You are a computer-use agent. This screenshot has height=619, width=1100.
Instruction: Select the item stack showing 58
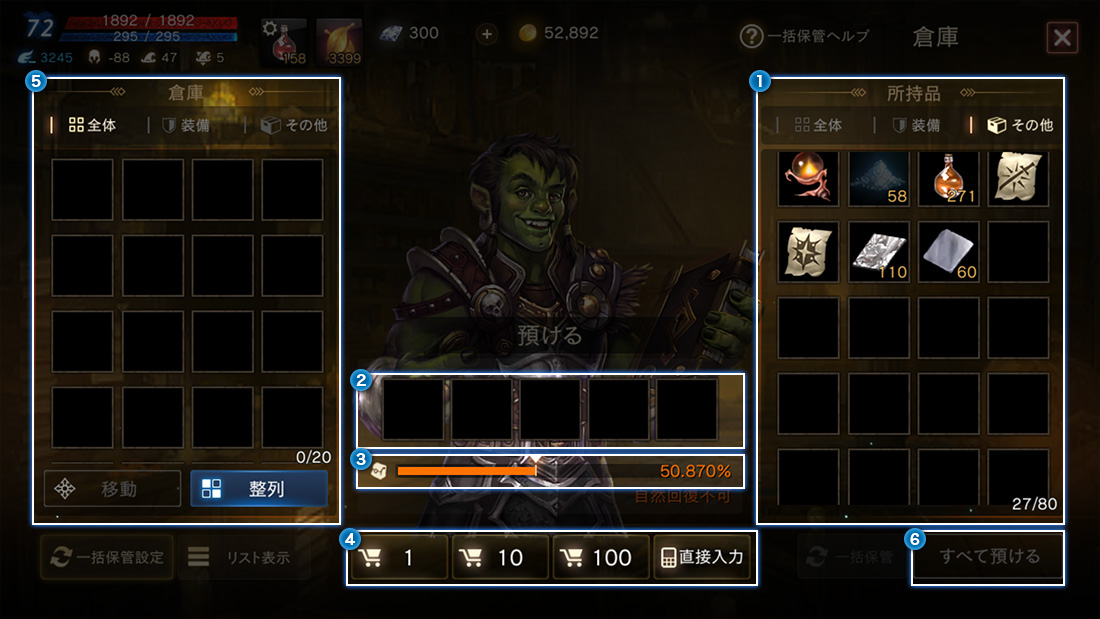click(x=878, y=177)
